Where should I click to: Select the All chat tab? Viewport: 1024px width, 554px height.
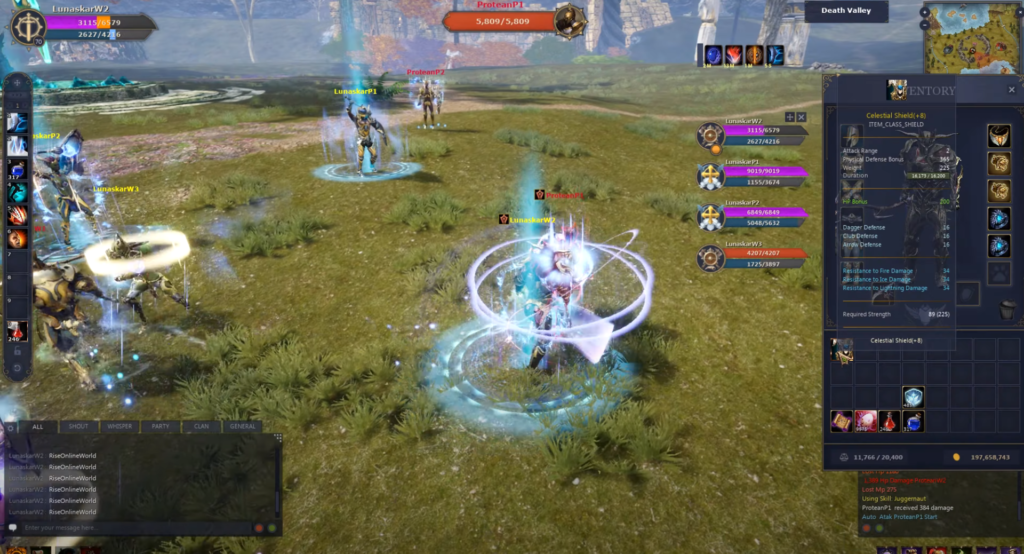click(38, 426)
